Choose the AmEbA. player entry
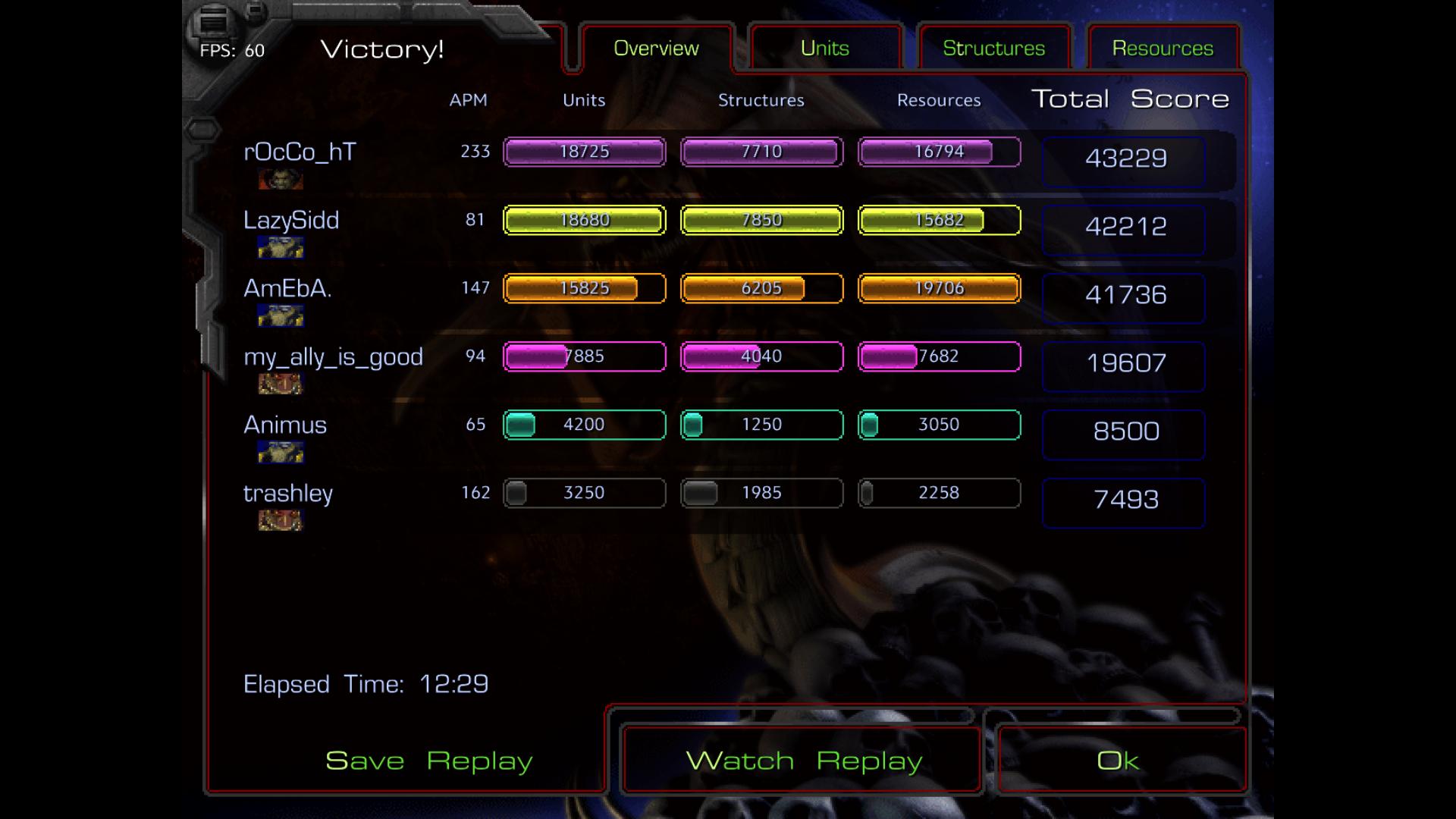1456x819 pixels. click(287, 289)
